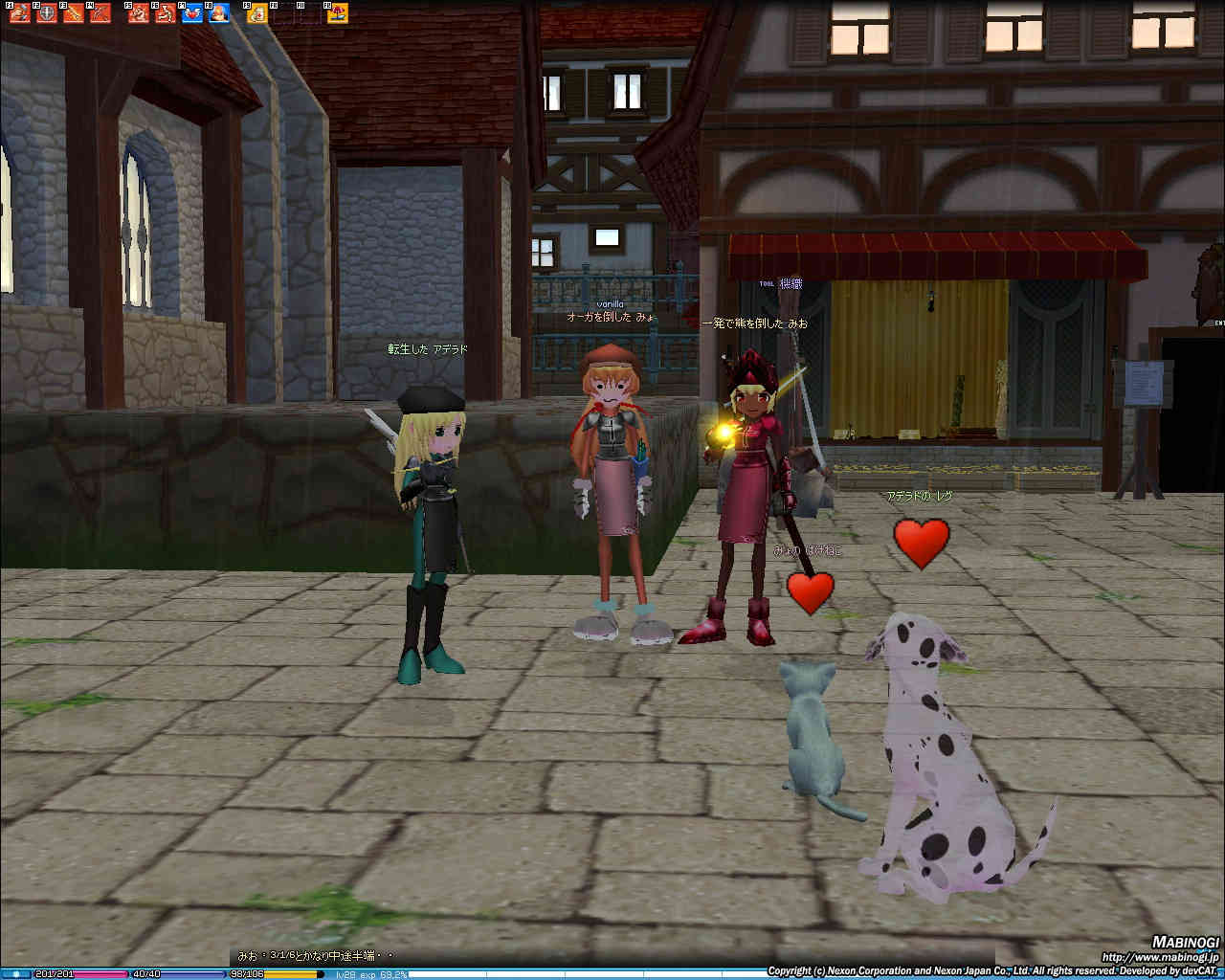The image size is (1225, 980).
Task: Use the round shield Defense skill
Action: coord(45,13)
